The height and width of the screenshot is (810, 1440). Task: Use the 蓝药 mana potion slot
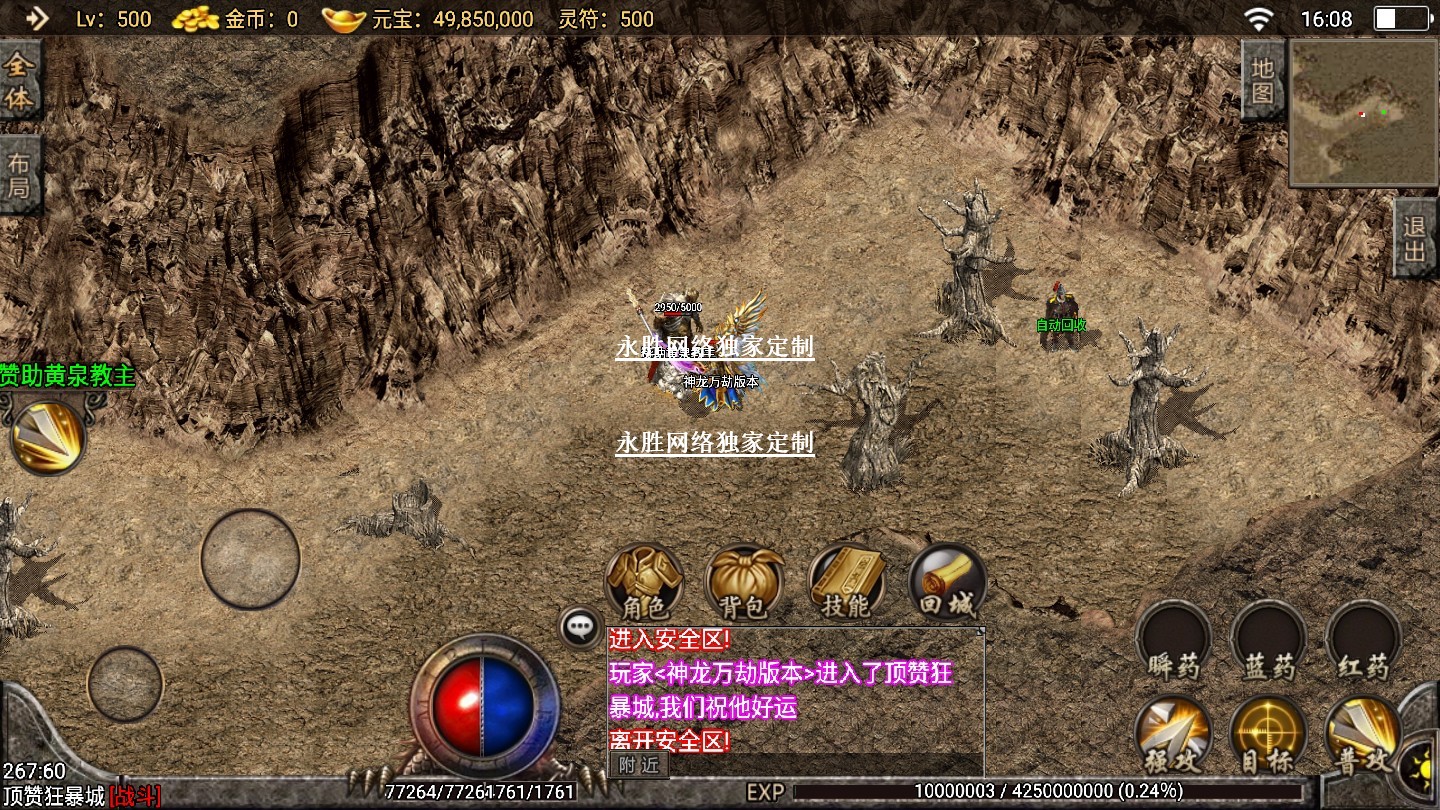[1268, 640]
